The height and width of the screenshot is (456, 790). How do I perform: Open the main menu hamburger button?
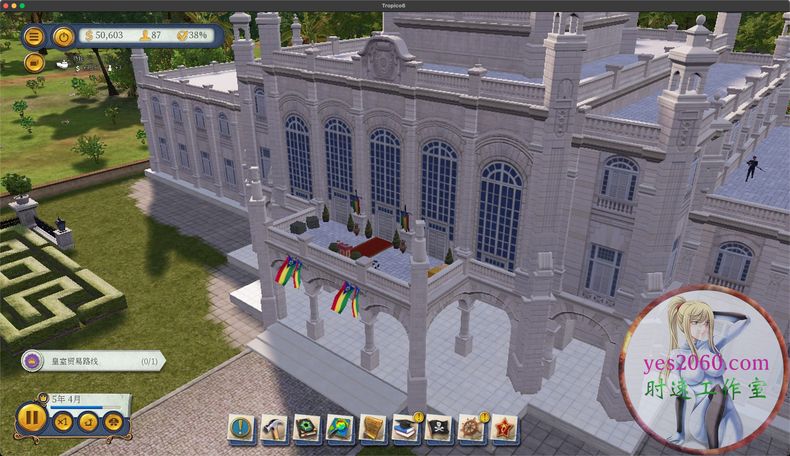point(33,36)
